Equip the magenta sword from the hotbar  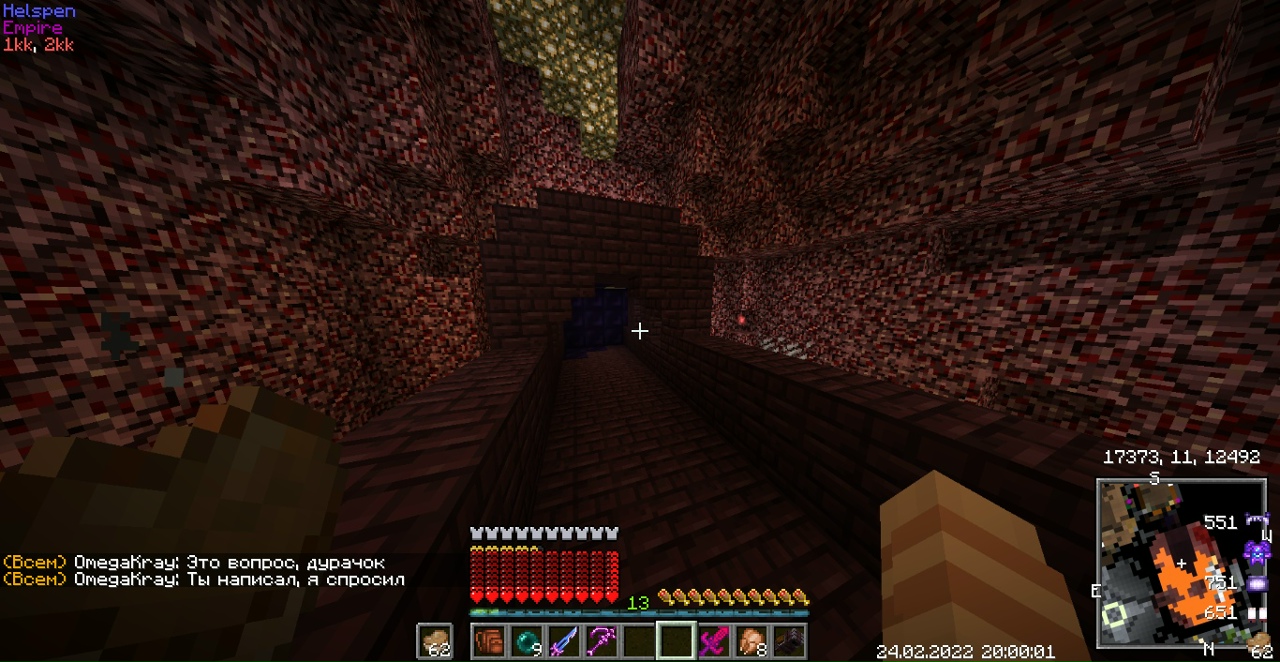[x=712, y=640]
